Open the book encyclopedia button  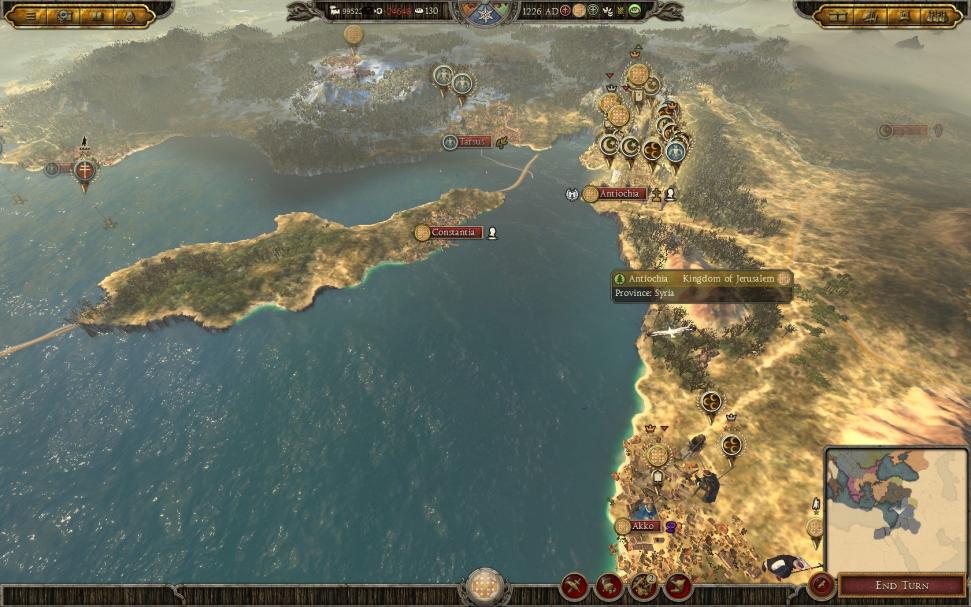point(98,16)
